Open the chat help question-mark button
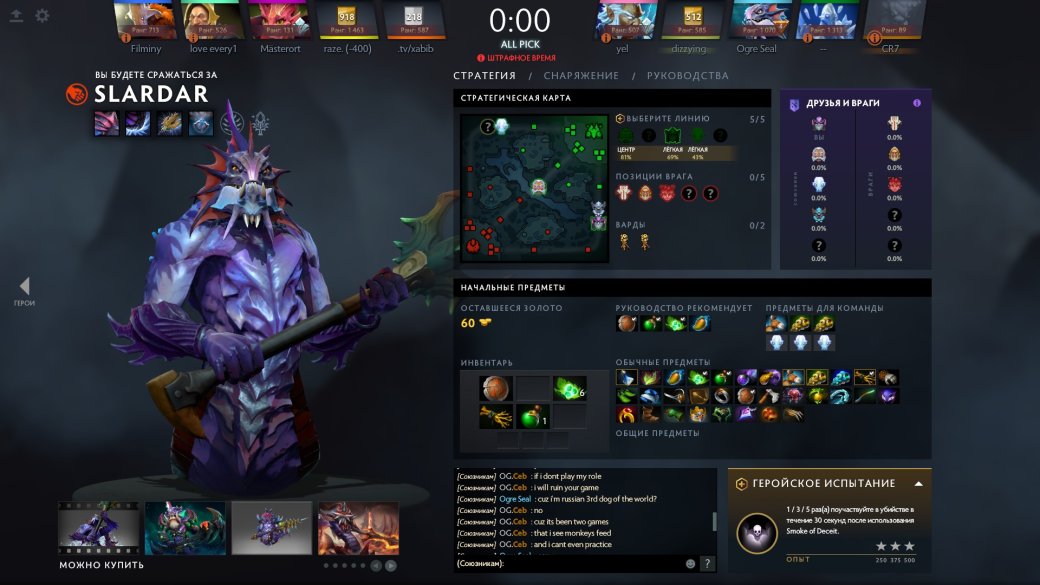Screen dimensions: 1040x585 pyautogui.click(x=707, y=564)
